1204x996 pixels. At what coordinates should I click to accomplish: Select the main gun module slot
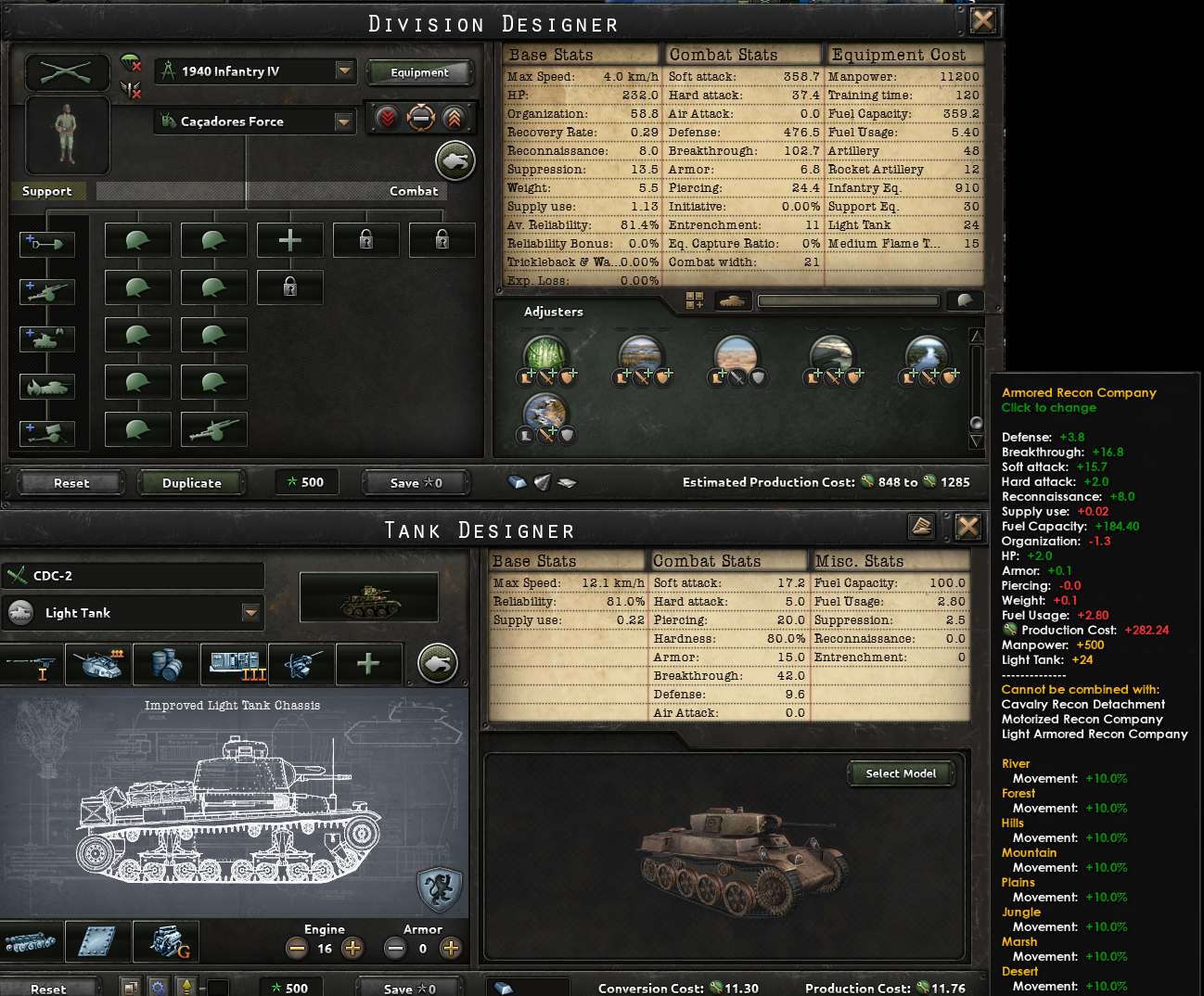point(32,664)
